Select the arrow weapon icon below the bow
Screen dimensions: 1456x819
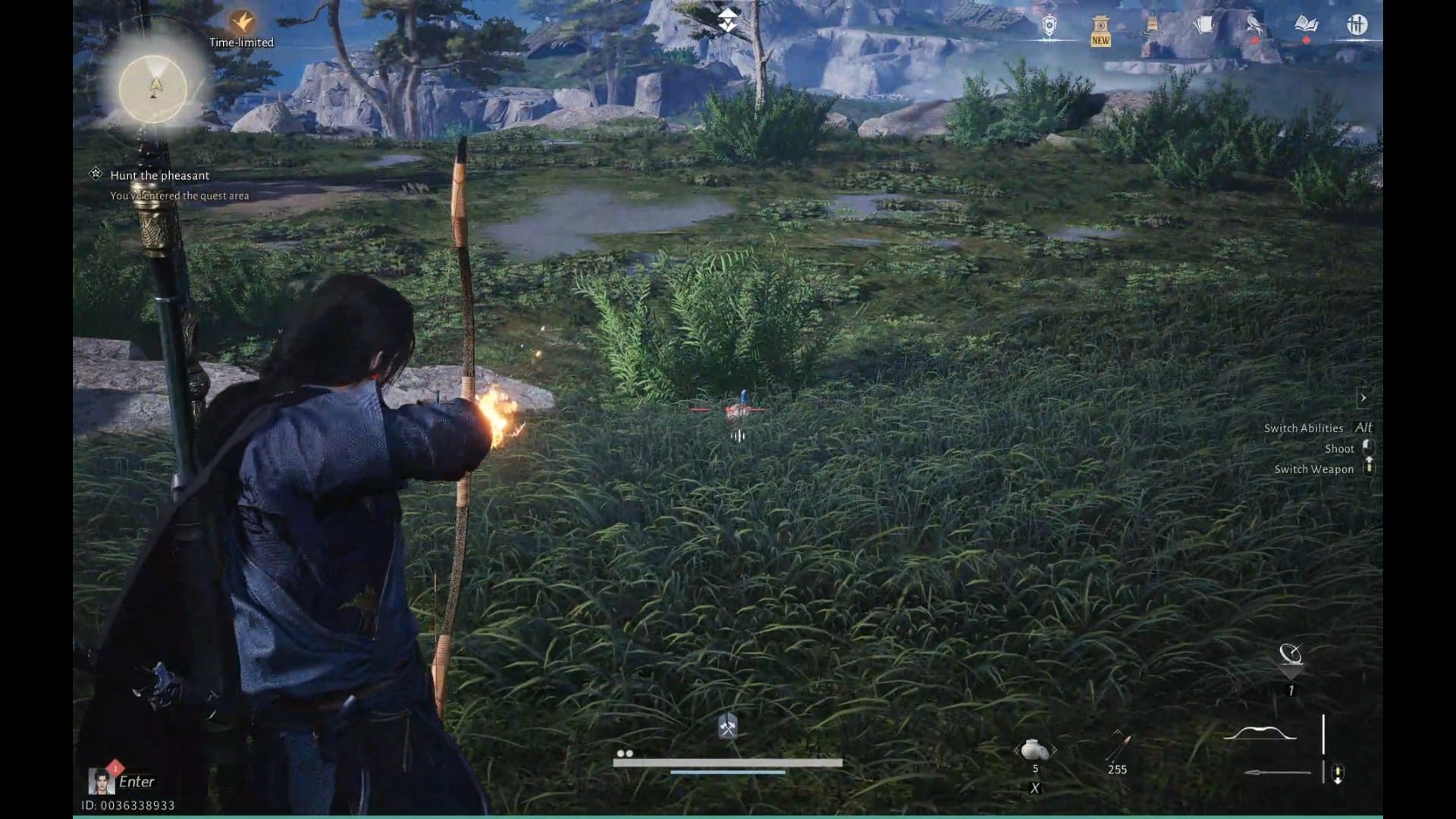pos(1278,773)
